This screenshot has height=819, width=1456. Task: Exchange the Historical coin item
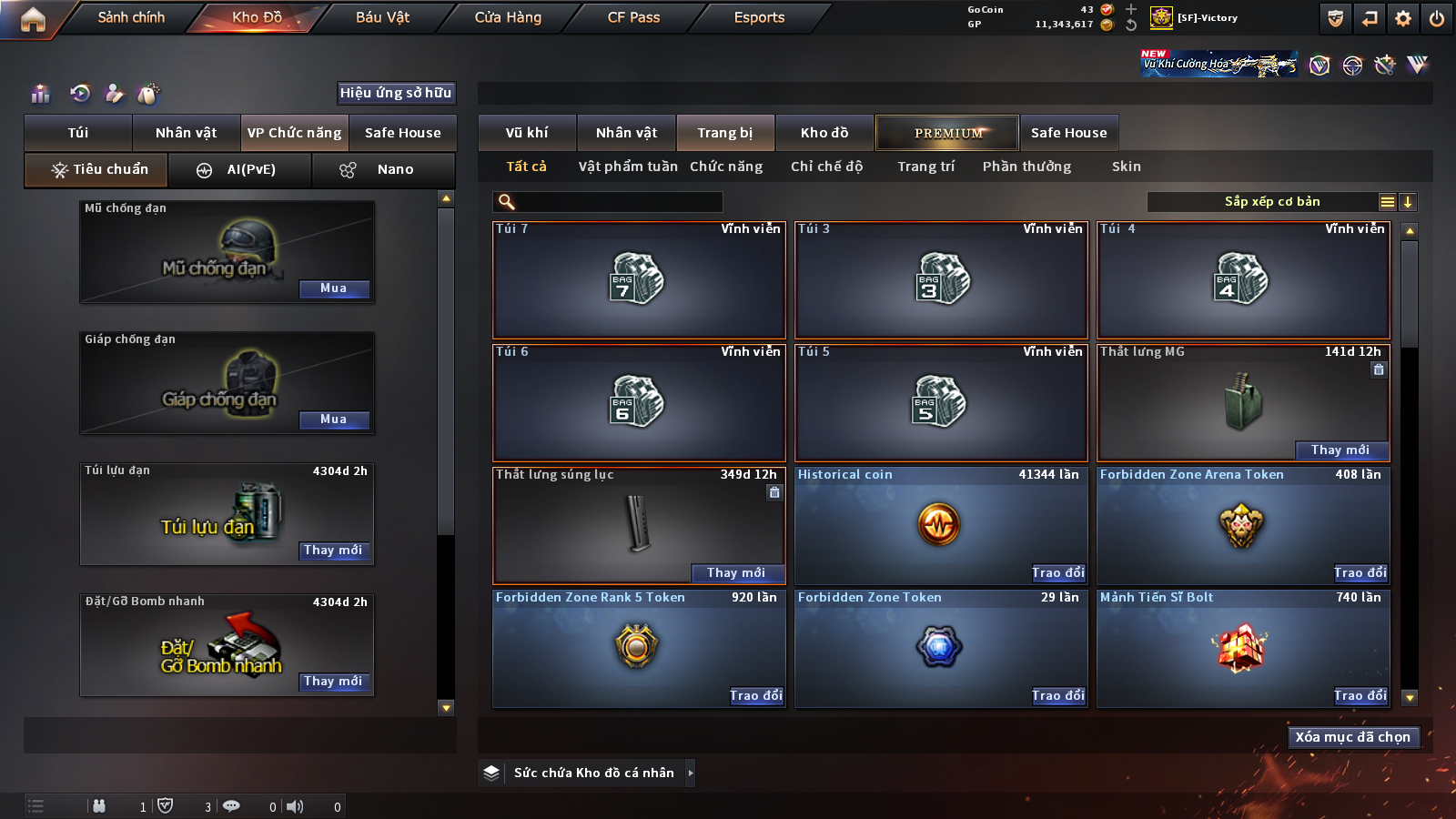(1058, 573)
